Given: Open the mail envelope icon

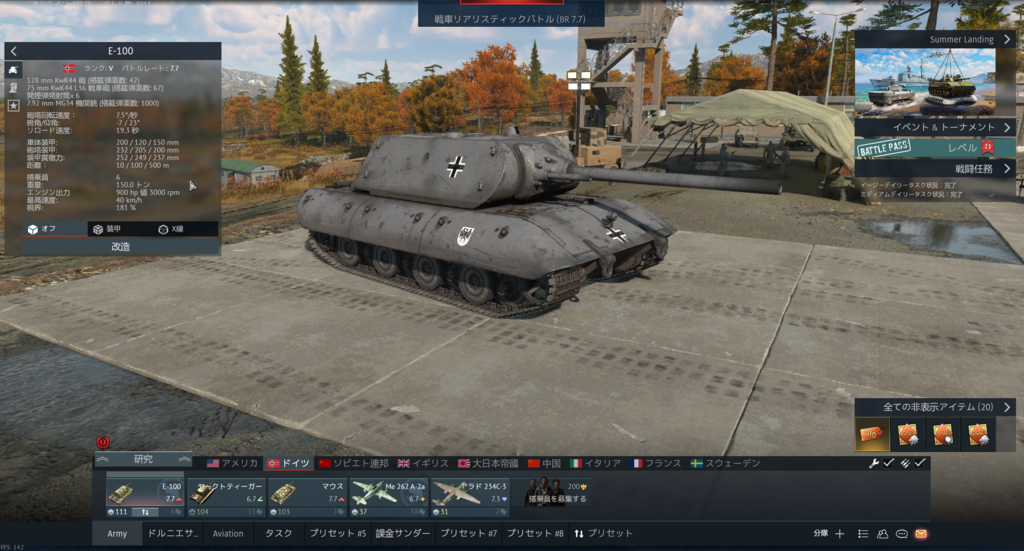Looking at the screenshot, I should (921, 534).
